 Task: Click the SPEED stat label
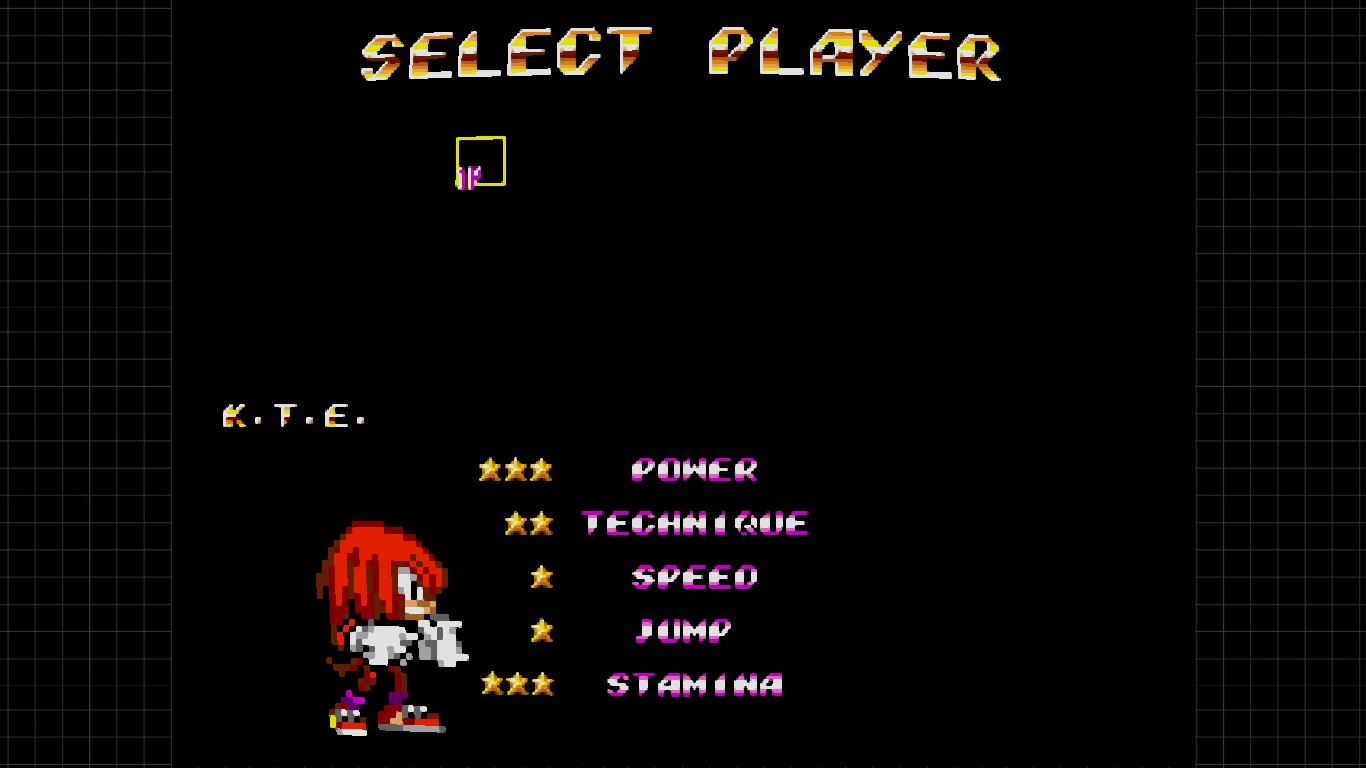(x=694, y=577)
